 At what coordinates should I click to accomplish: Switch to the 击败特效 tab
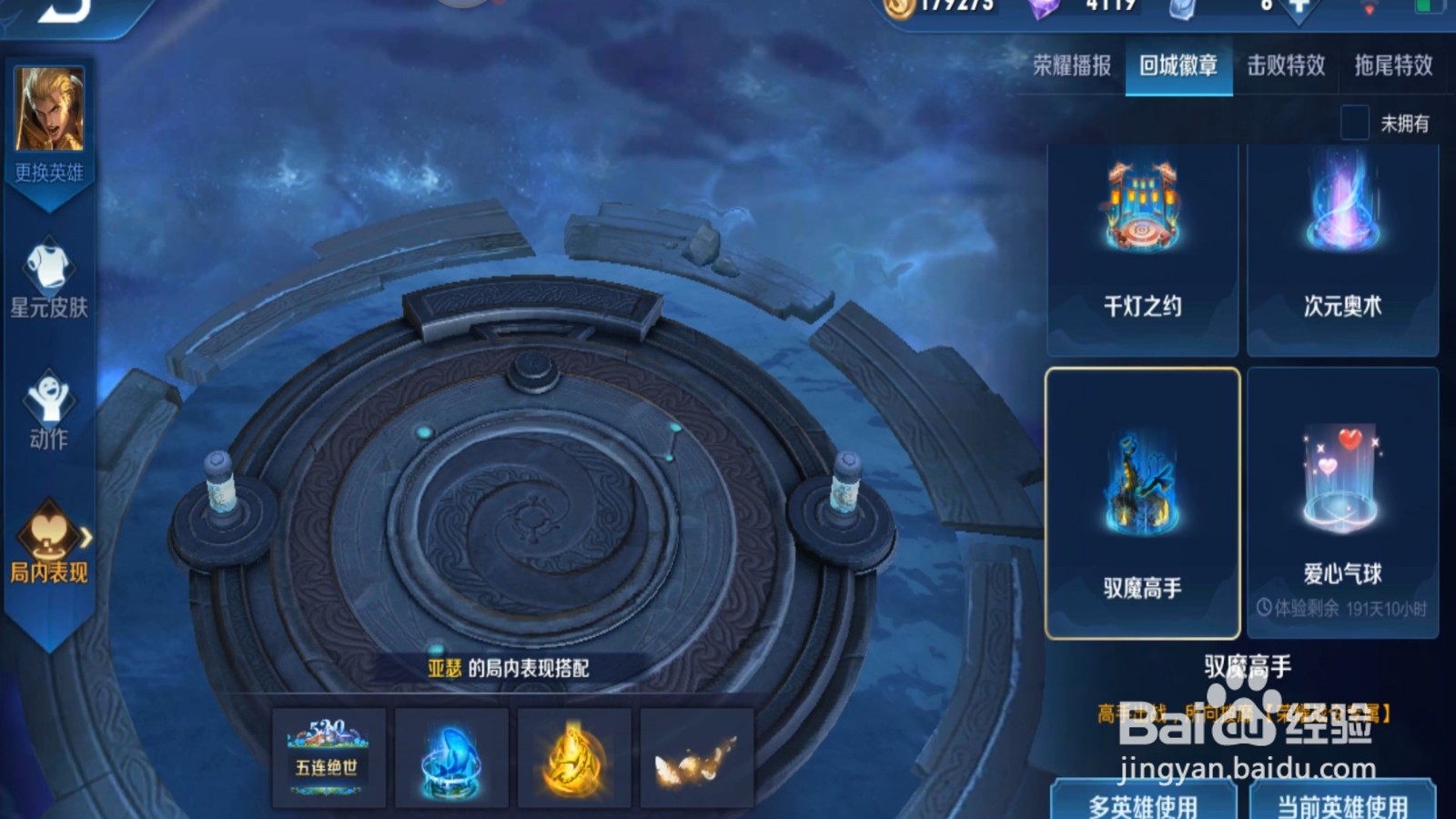1288,66
